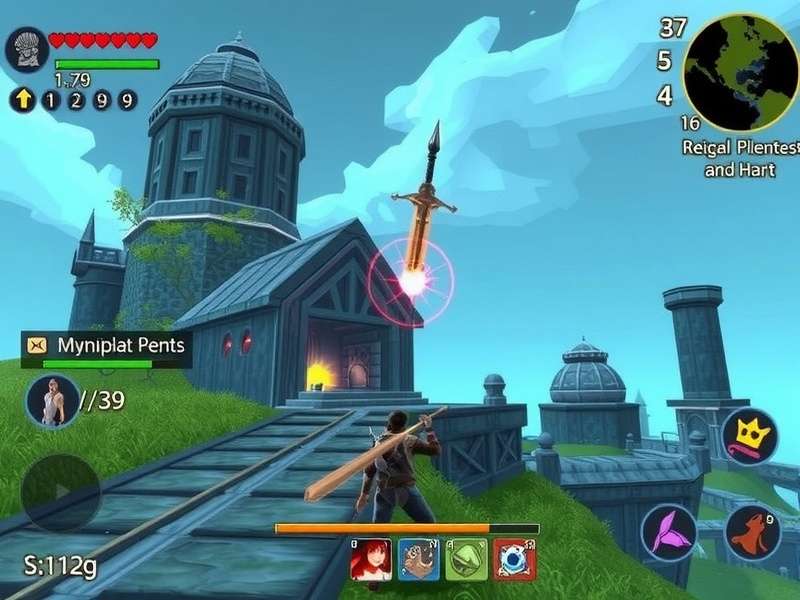Click the player portrait beside the hearts
The height and width of the screenshot is (600, 800).
pyautogui.click(x=26, y=49)
